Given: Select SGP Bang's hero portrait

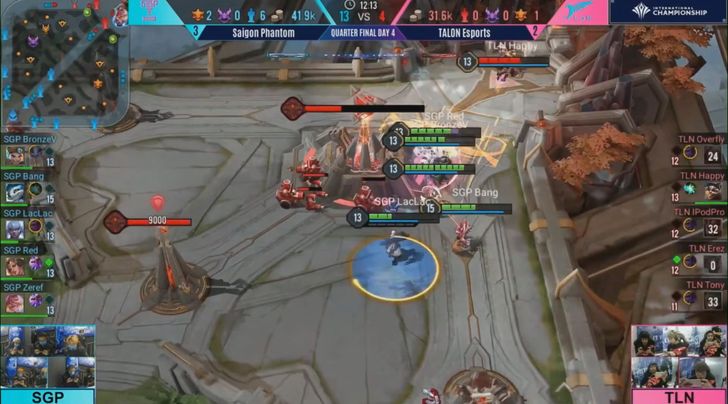Looking at the screenshot, I should (15, 193).
